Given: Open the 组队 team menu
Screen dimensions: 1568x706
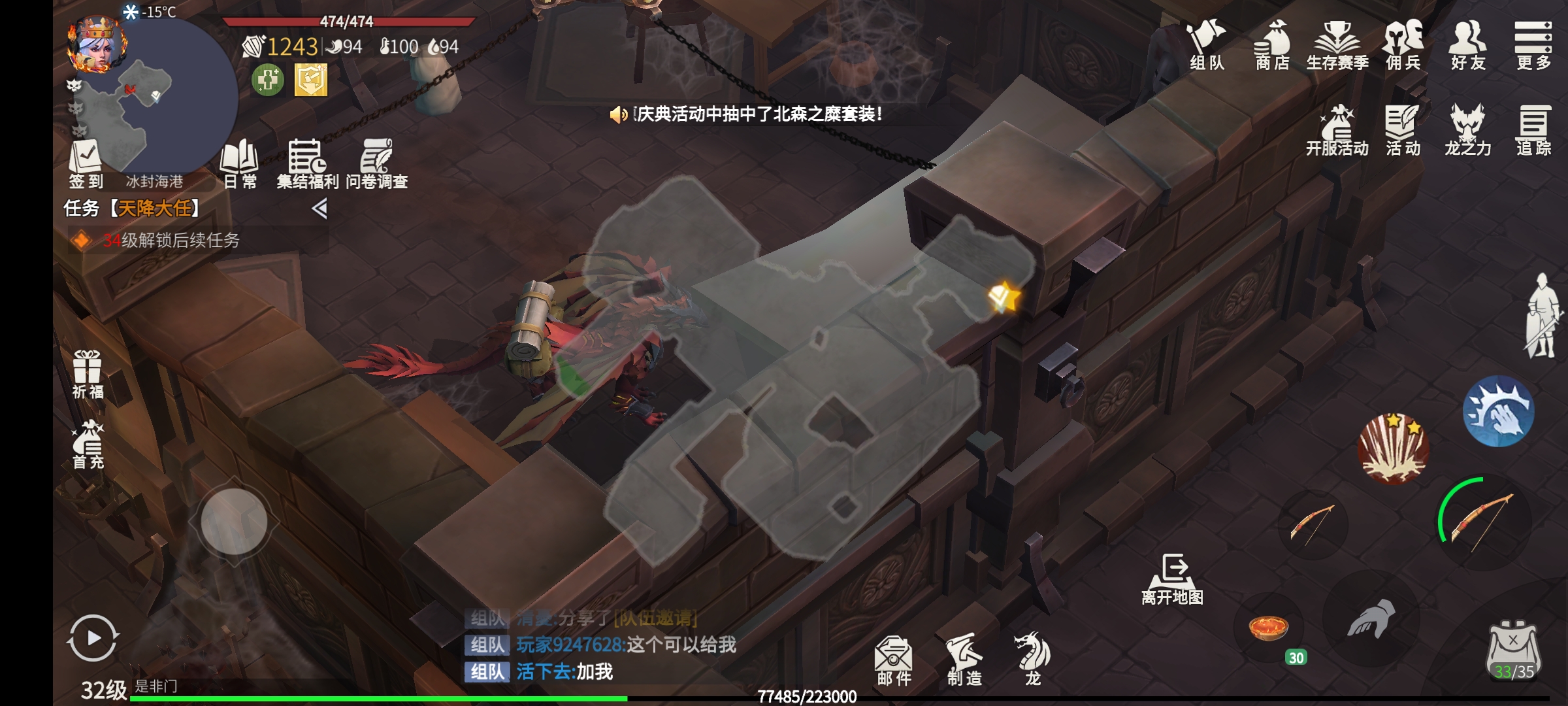Looking at the screenshot, I should [1206, 44].
